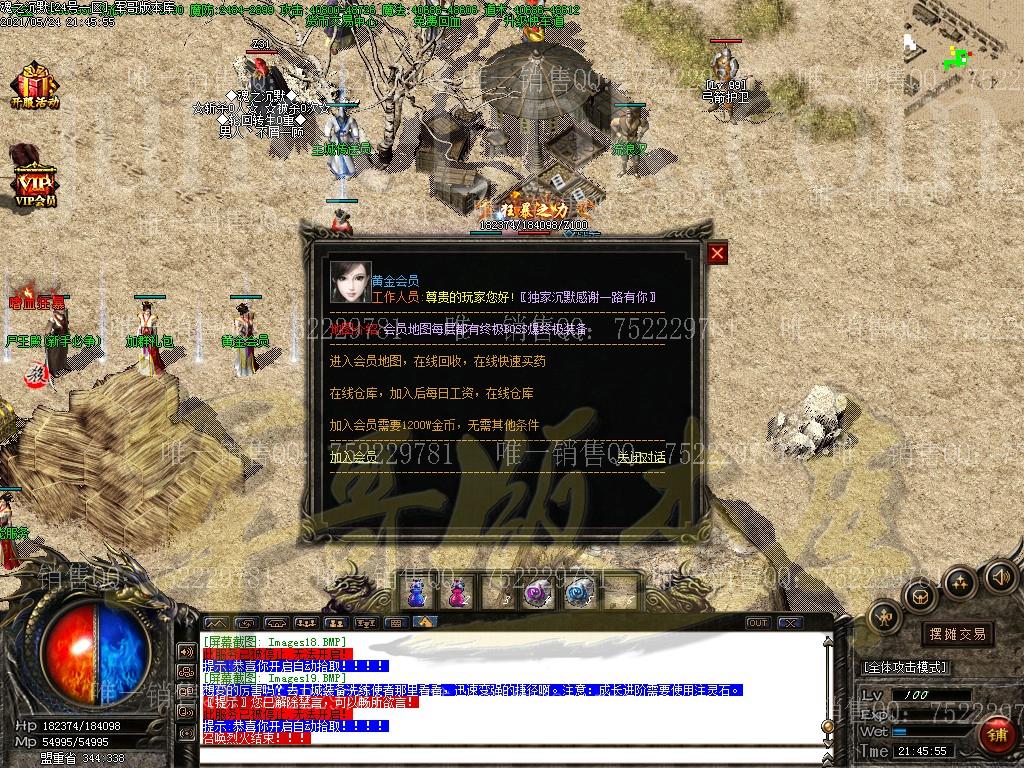Open the skills round button with three stars
This screenshot has width=1024, height=768.
click(960, 582)
